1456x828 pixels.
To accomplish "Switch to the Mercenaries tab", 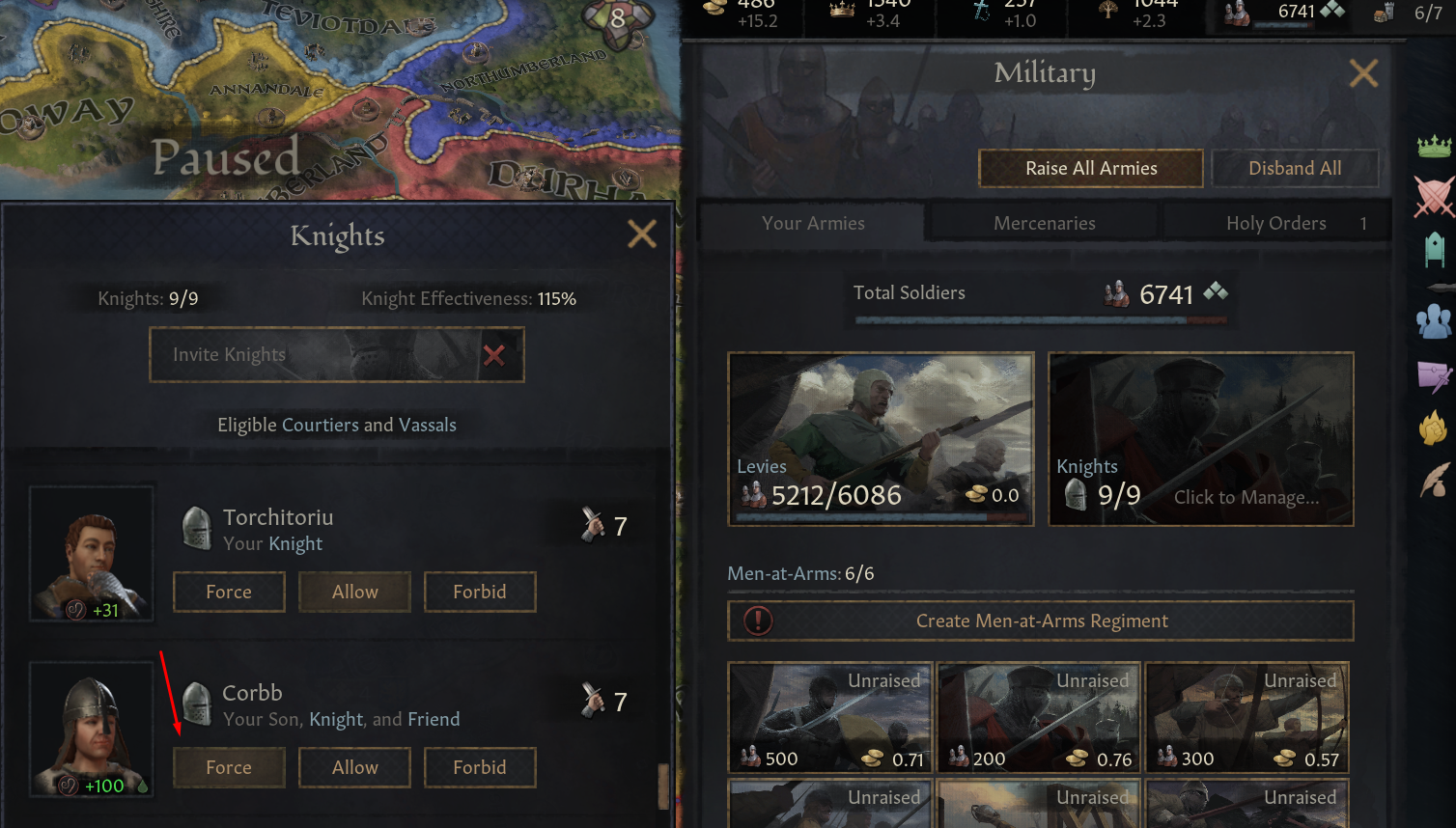I will [1043, 223].
